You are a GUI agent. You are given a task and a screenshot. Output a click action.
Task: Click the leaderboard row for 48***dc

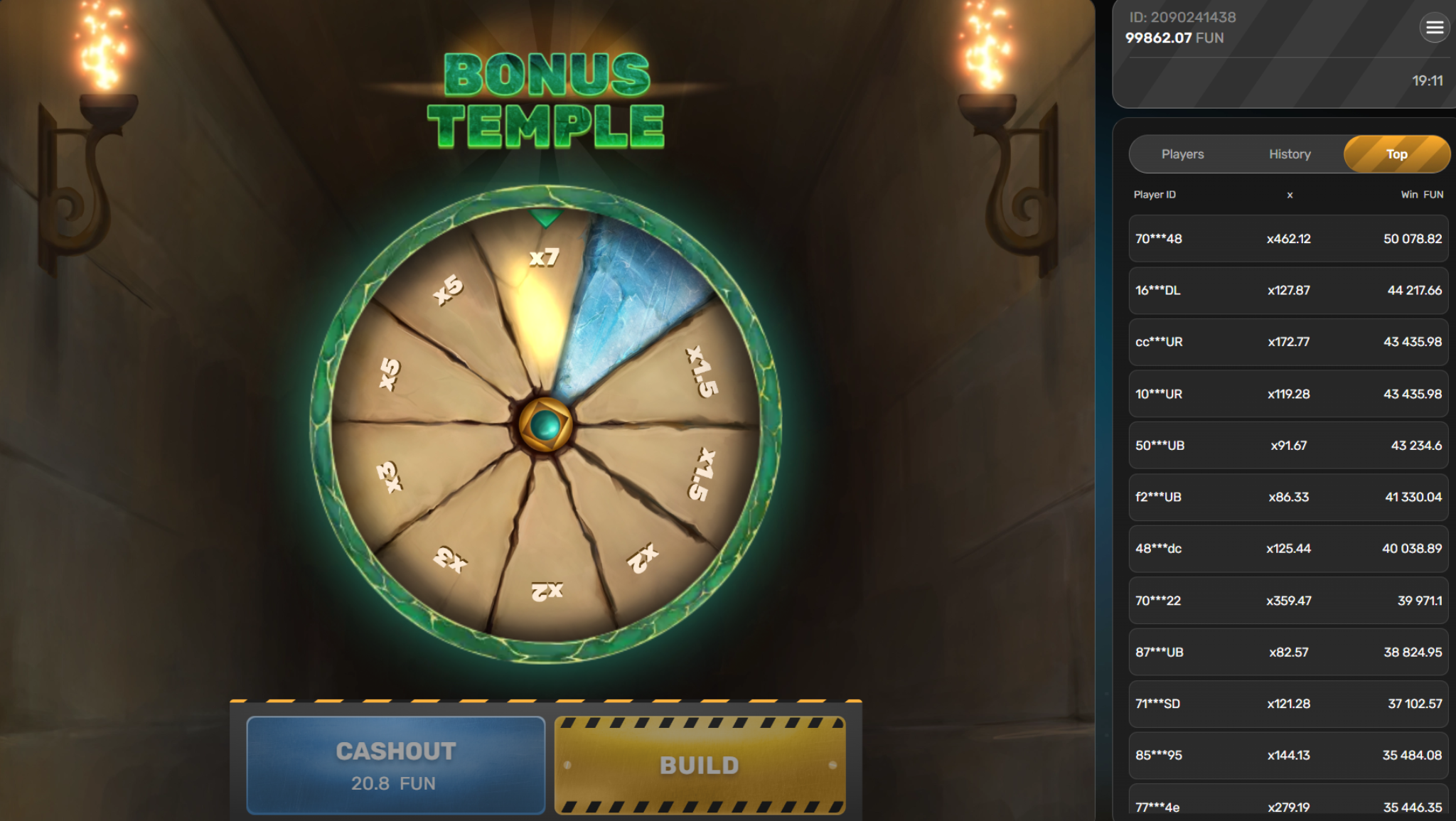pos(1288,549)
